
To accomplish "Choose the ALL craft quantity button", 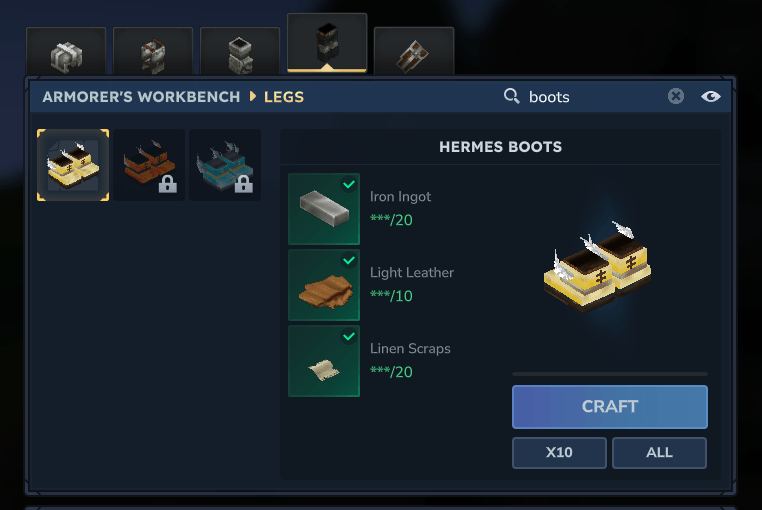I will point(659,452).
